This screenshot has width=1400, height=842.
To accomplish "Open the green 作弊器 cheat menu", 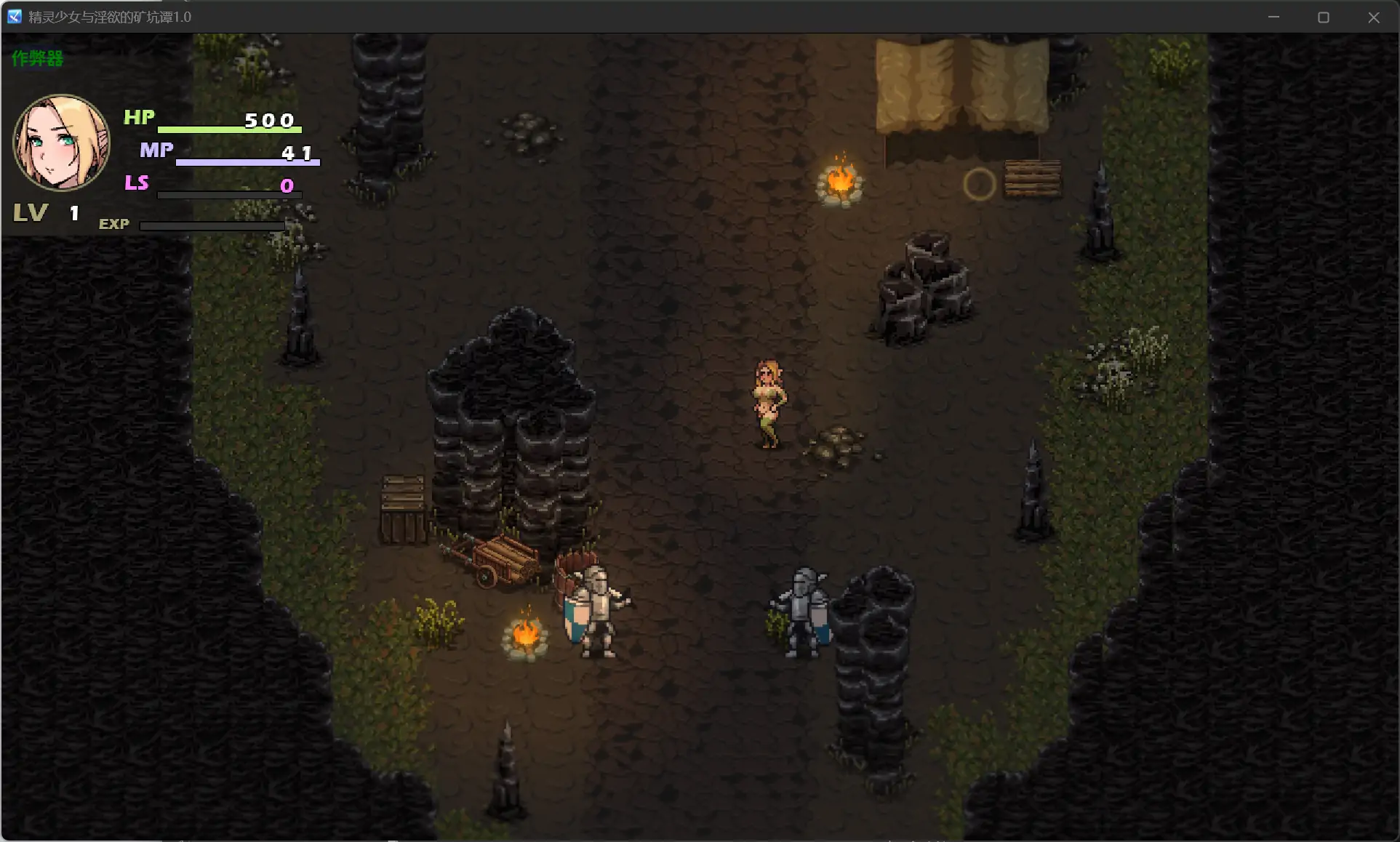I will point(37,58).
